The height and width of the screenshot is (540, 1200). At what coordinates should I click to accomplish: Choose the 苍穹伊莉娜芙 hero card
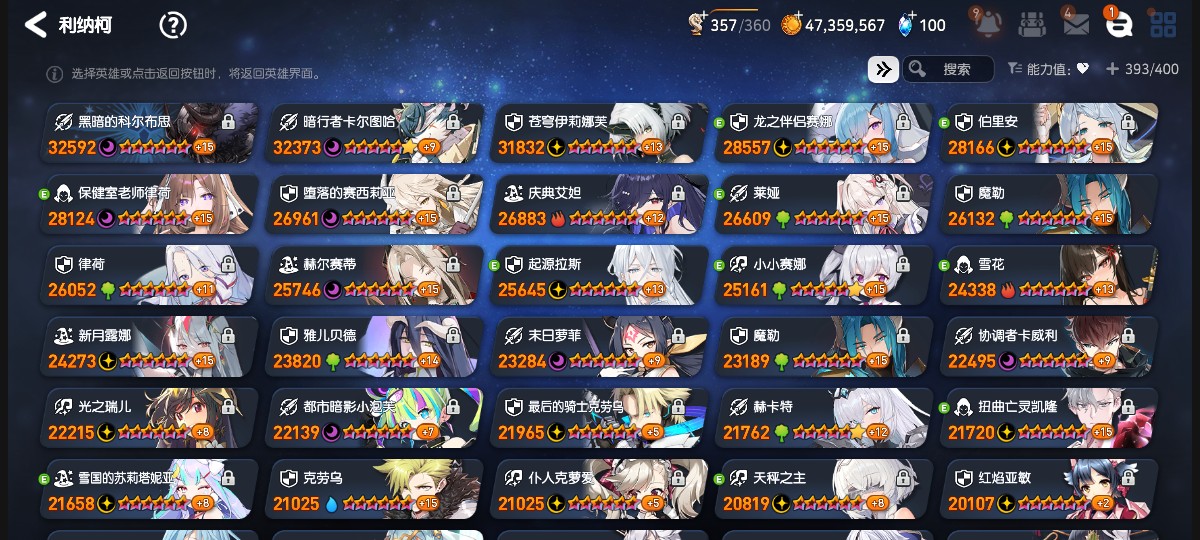(x=601, y=133)
